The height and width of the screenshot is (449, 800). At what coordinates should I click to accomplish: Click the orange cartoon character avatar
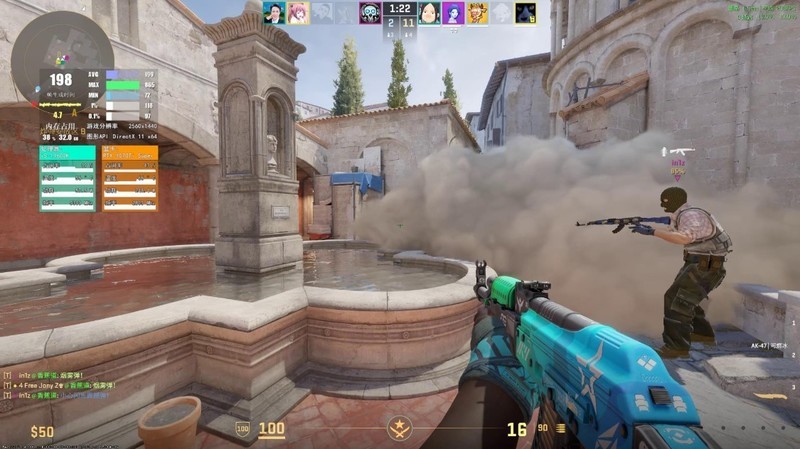(477, 13)
